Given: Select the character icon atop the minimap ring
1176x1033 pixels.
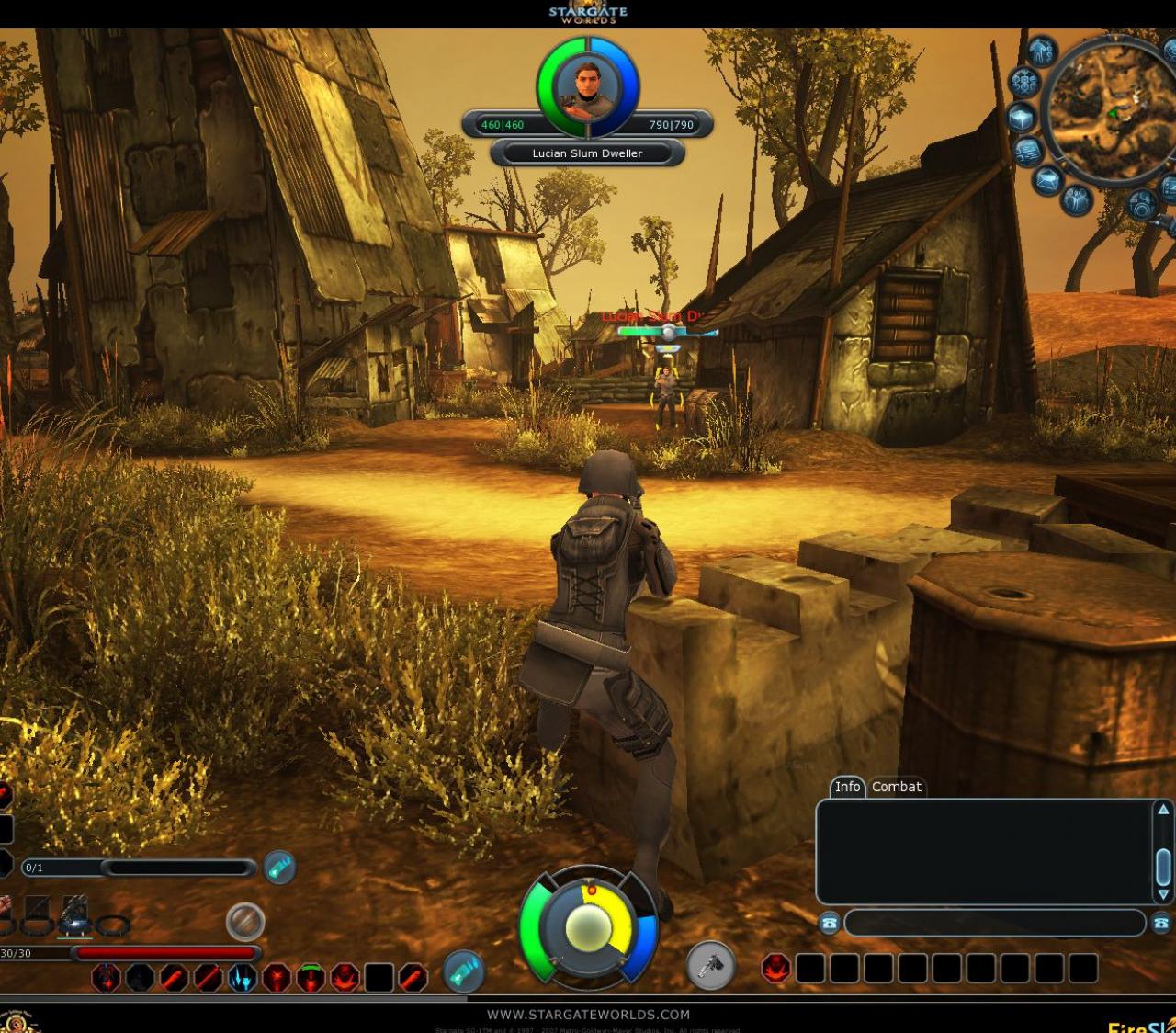Looking at the screenshot, I should [x=1042, y=51].
